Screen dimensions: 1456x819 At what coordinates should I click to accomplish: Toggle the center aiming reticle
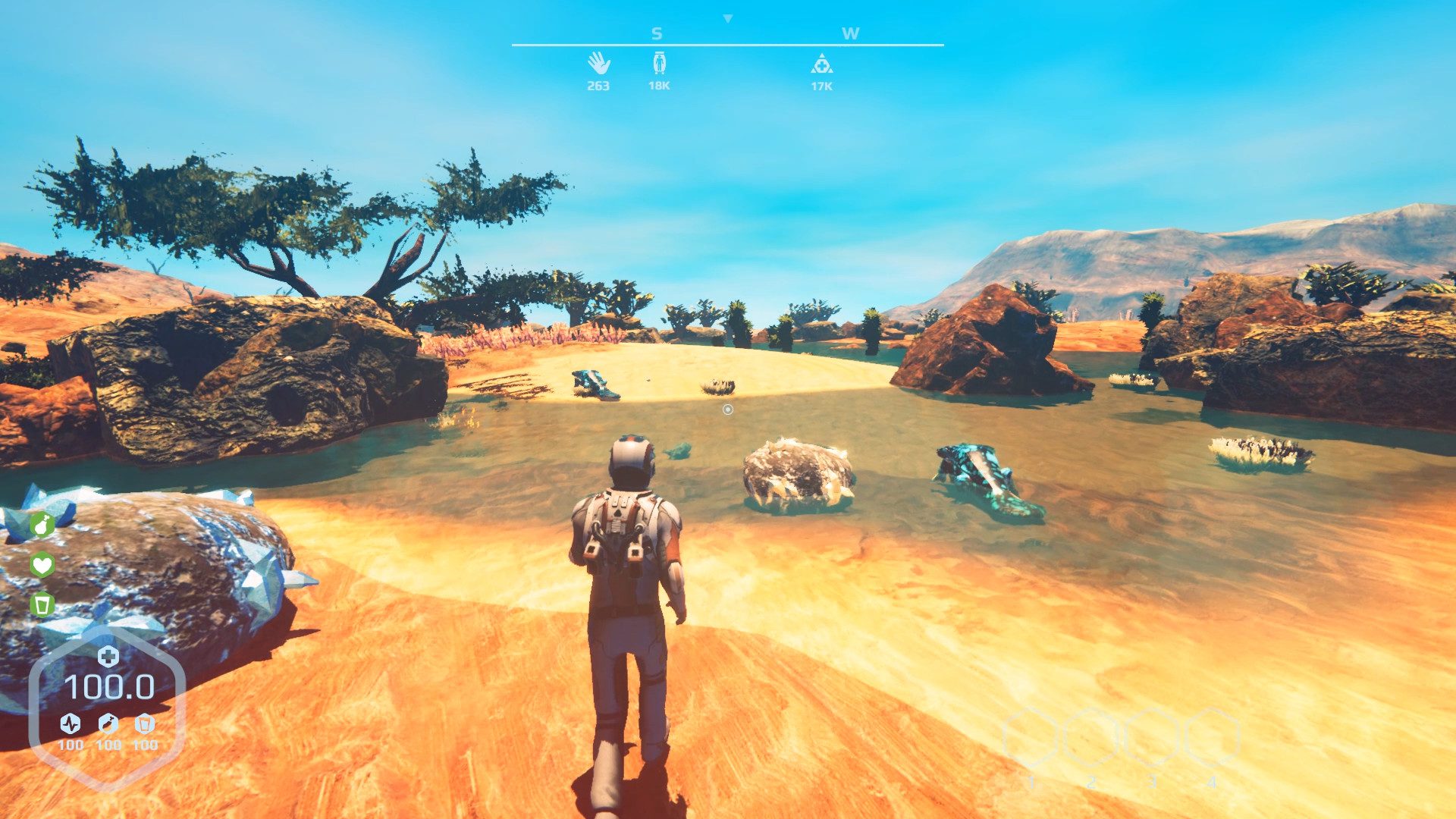727,409
